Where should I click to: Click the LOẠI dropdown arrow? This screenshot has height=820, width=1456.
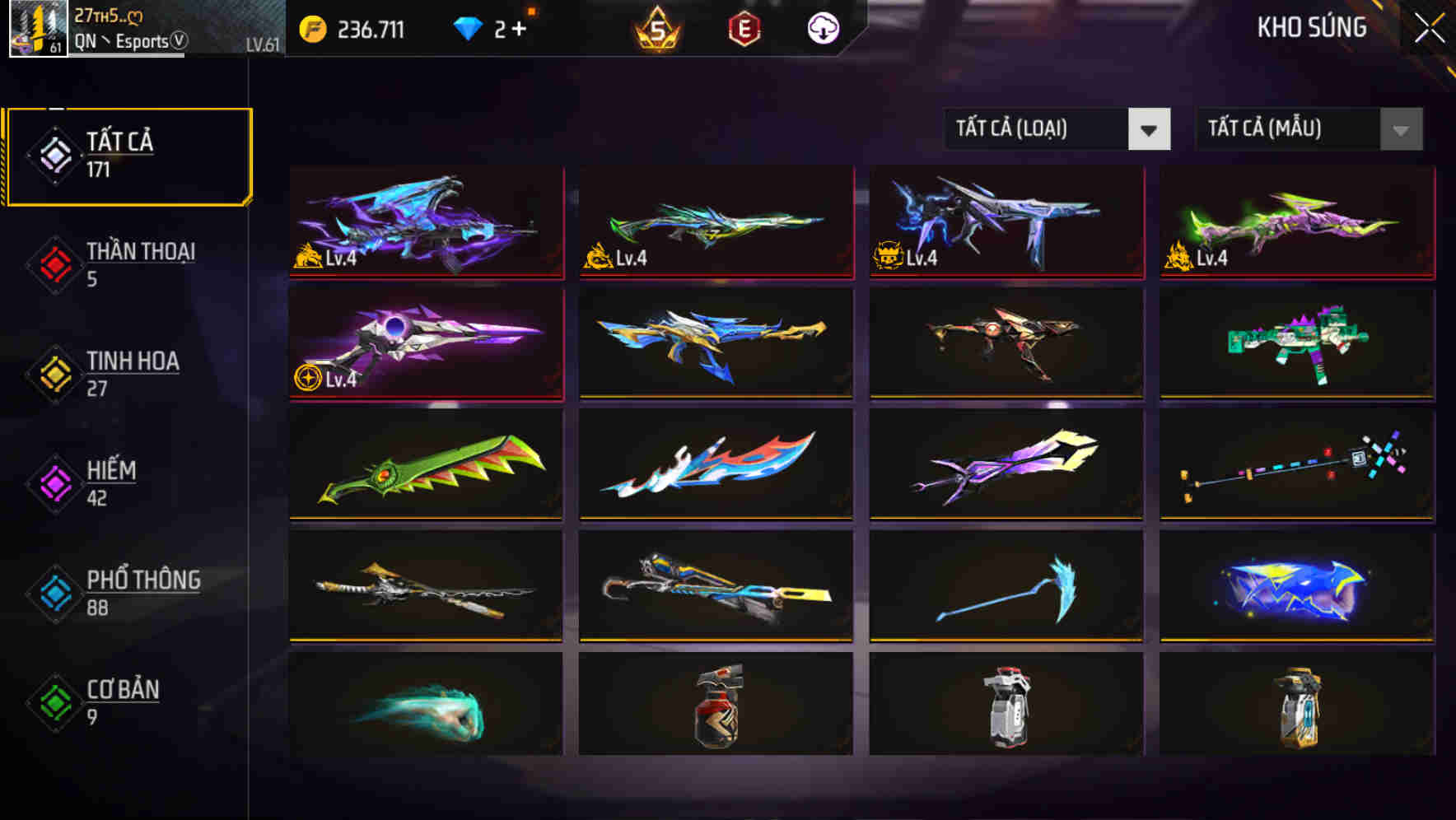pyautogui.click(x=1151, y=129)
